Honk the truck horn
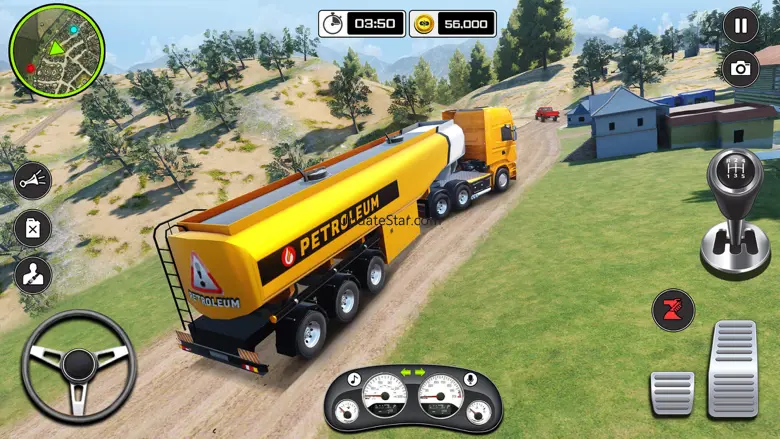The width and height of the screenshot is (780, 439). pos(32,181)
